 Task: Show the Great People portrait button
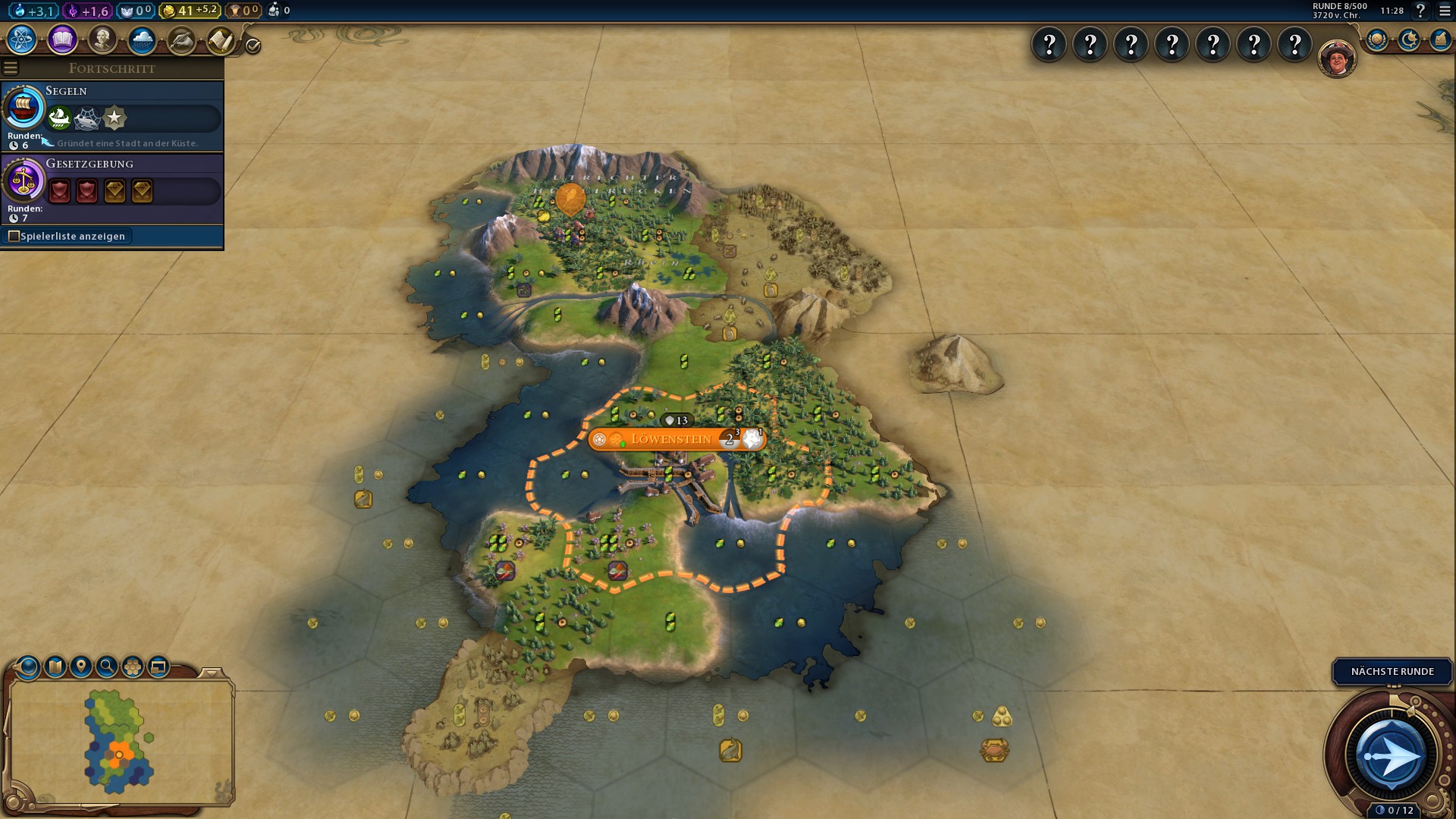point(102,39)
